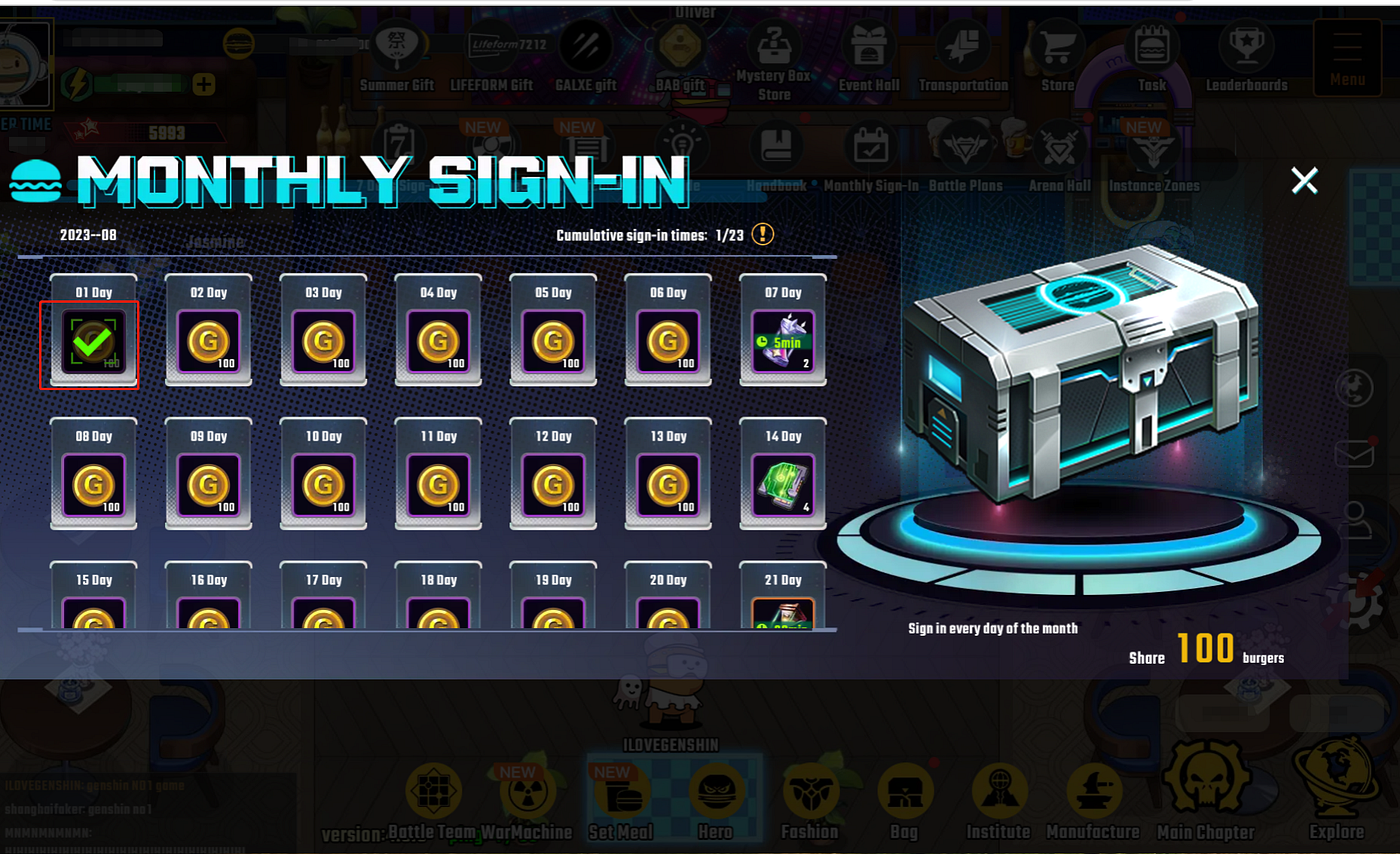Close the Monthly Sign-In window
1400x854 pixels.
pyautogui.click(x=1304, y=181)
